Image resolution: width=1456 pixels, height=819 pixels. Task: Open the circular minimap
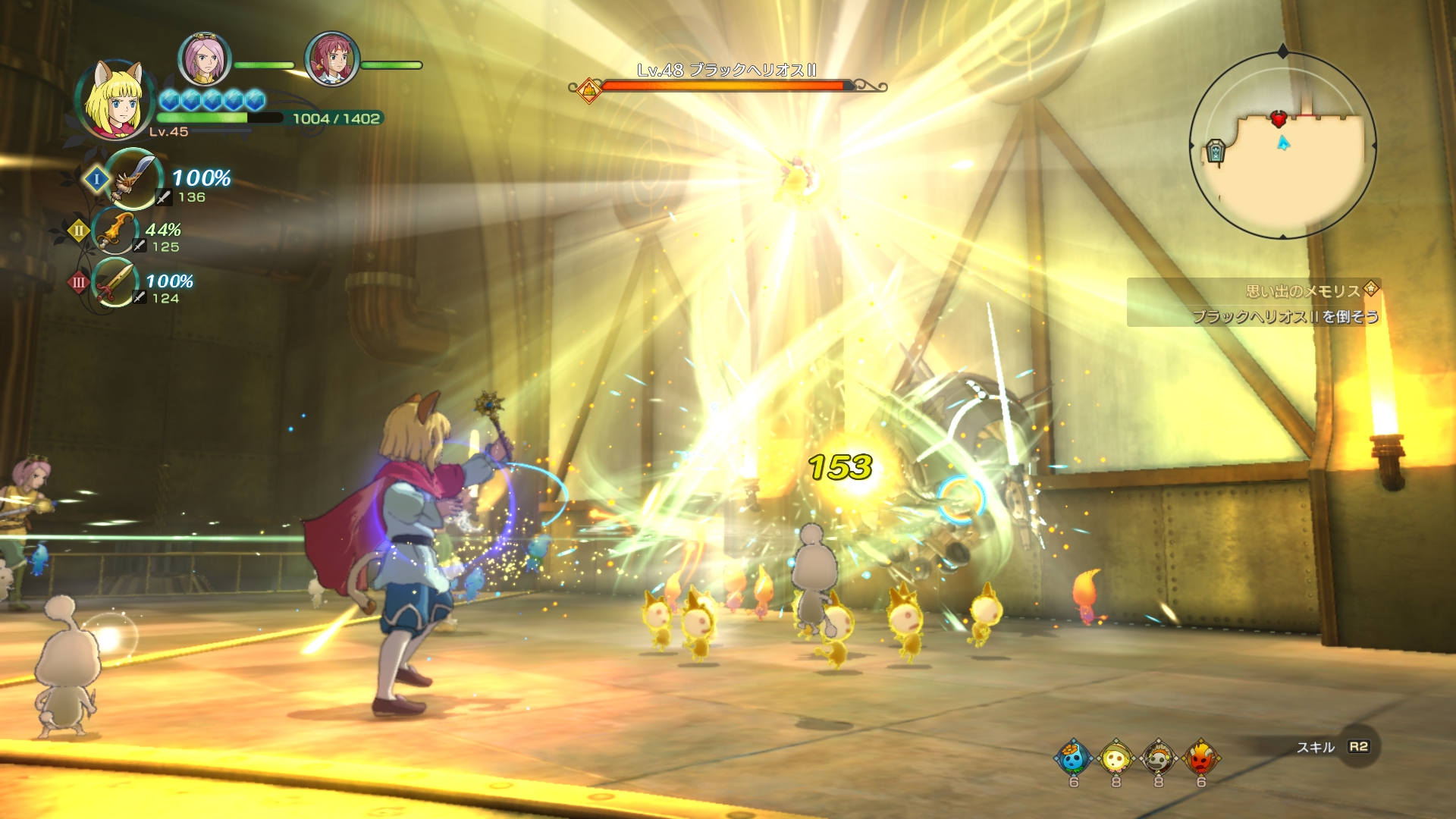1282,145
